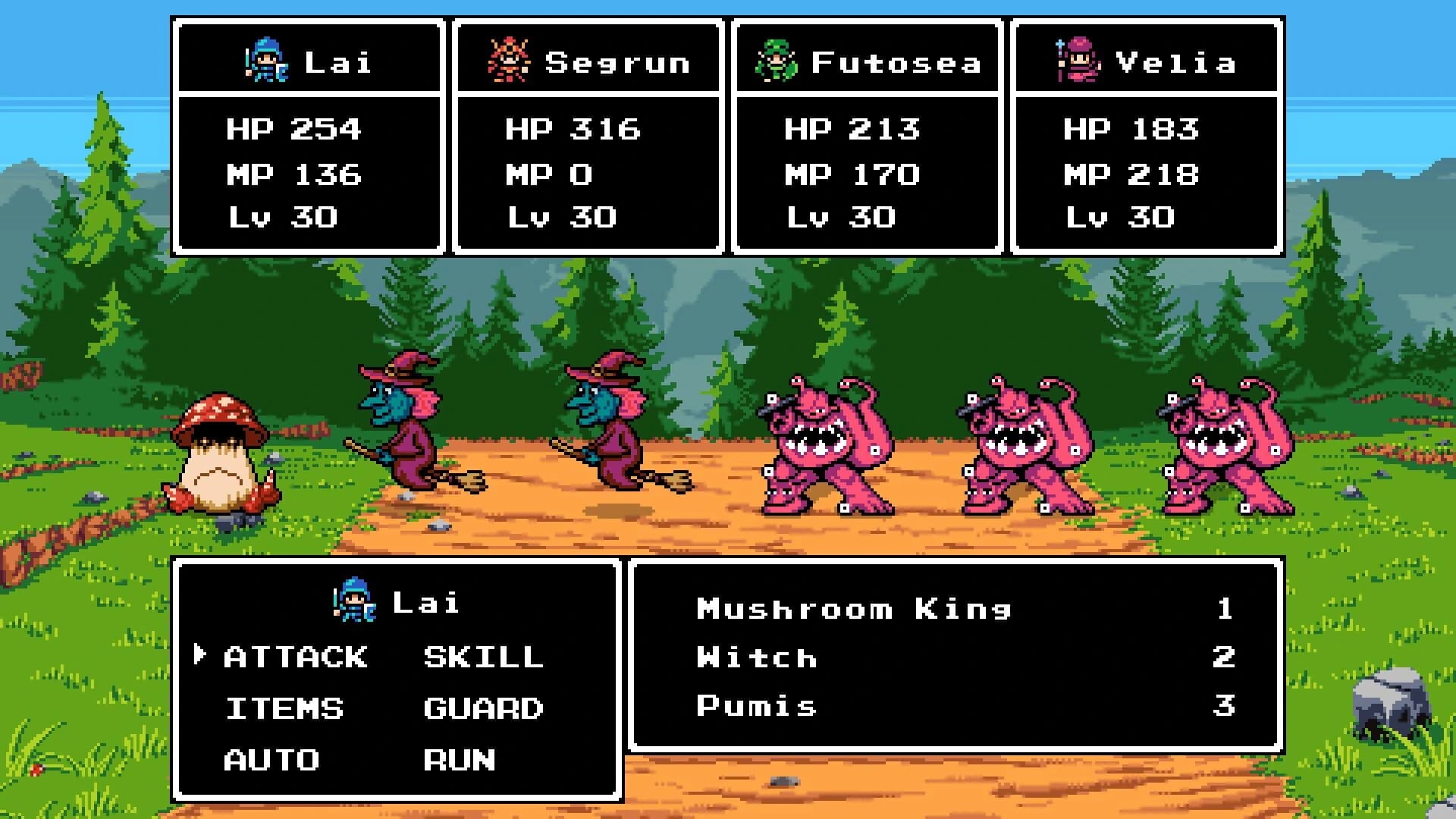This screenshot has width=1456, height=819.
Task: Choose the ATTACK command
Action: point(296,657)
